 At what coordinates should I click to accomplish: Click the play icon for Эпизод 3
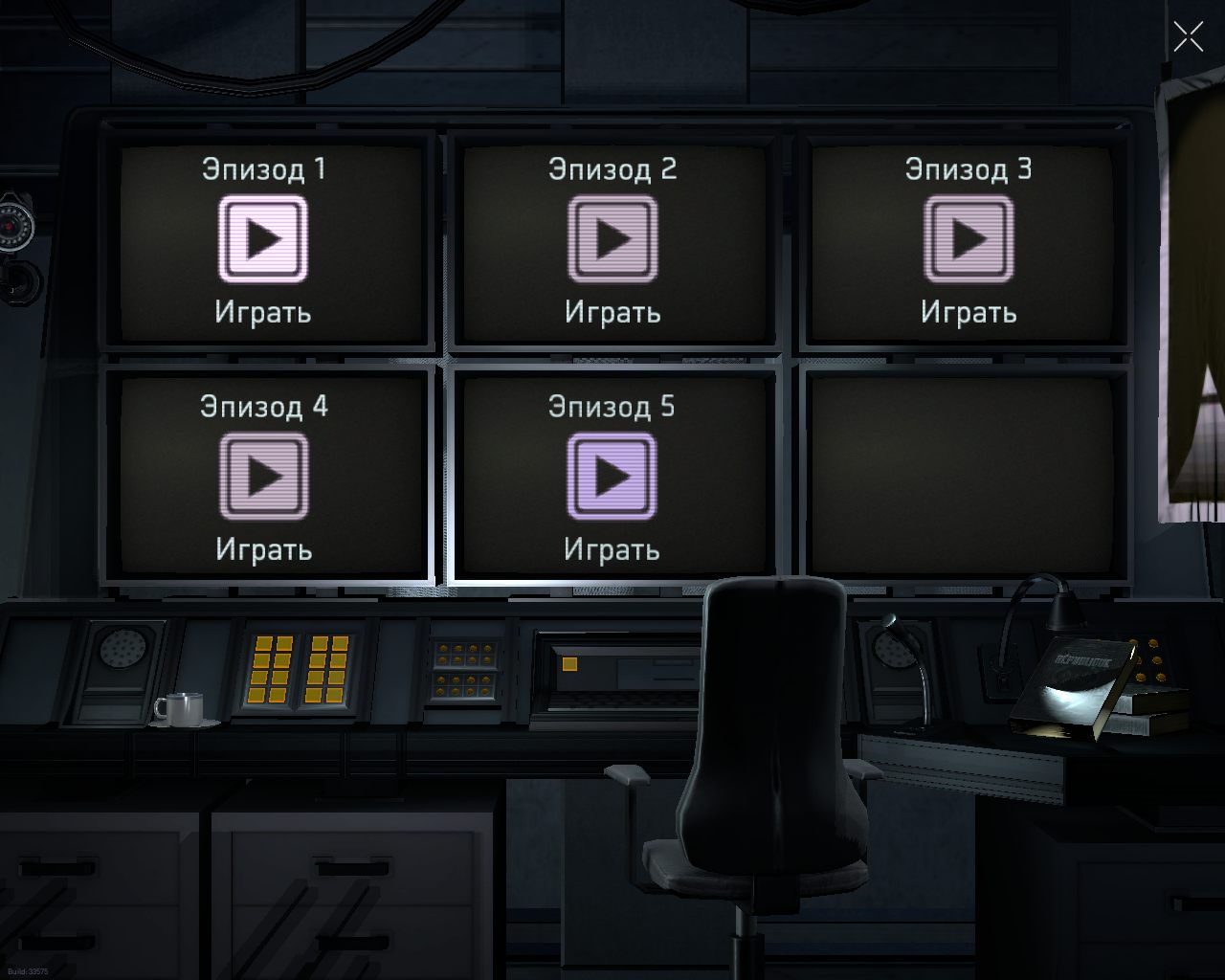point(969,236)
